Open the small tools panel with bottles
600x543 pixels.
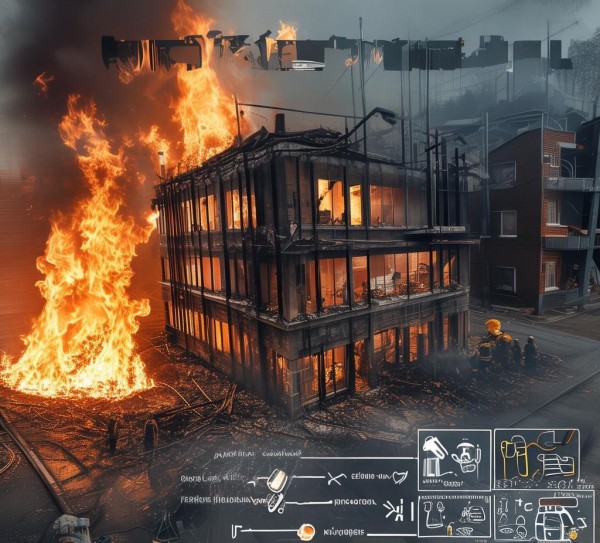coord(453,515)
